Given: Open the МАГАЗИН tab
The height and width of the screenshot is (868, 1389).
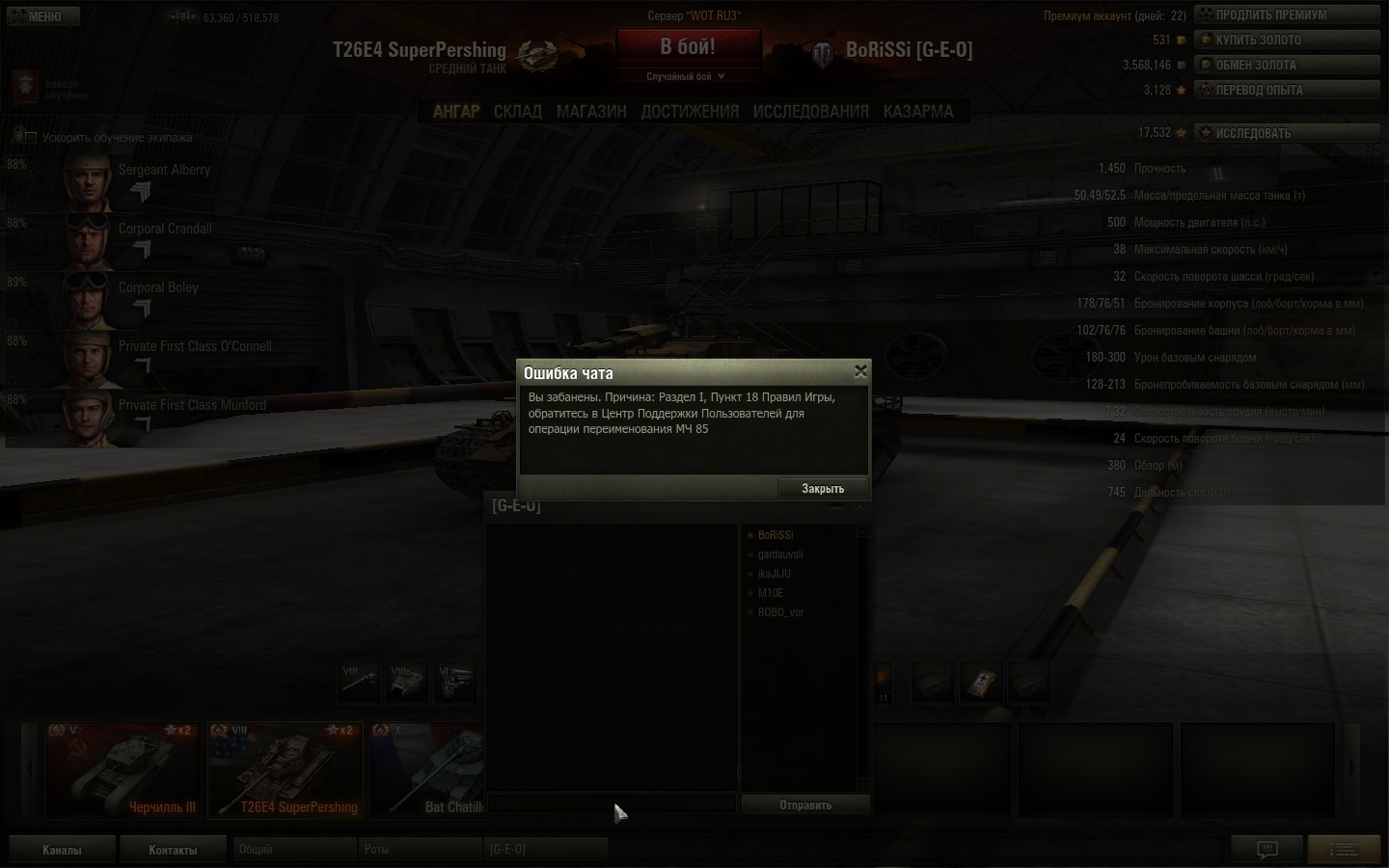Looking at the screenshot, I should [591, 112].
